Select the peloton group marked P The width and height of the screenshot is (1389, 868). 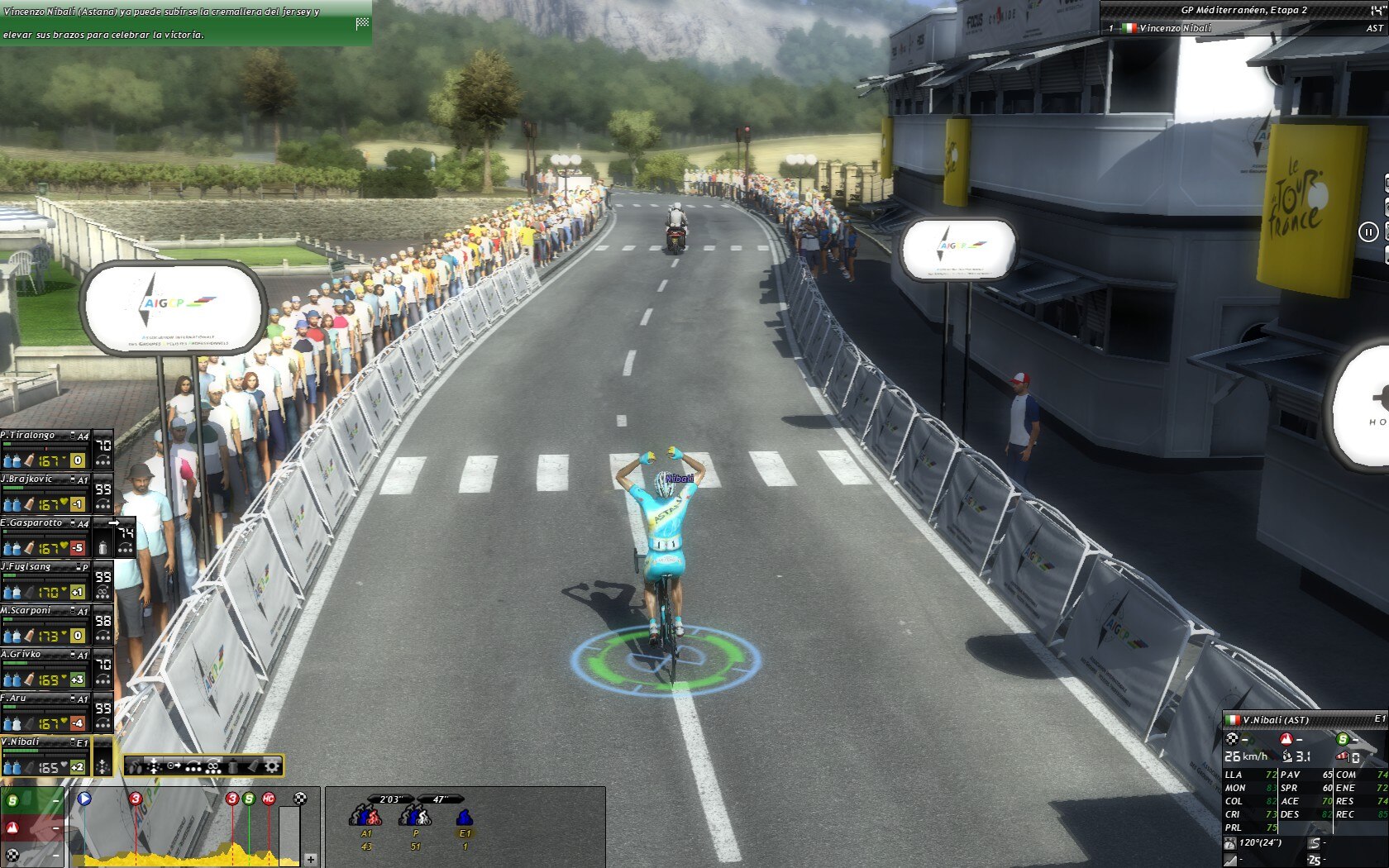tap(415, 818)
